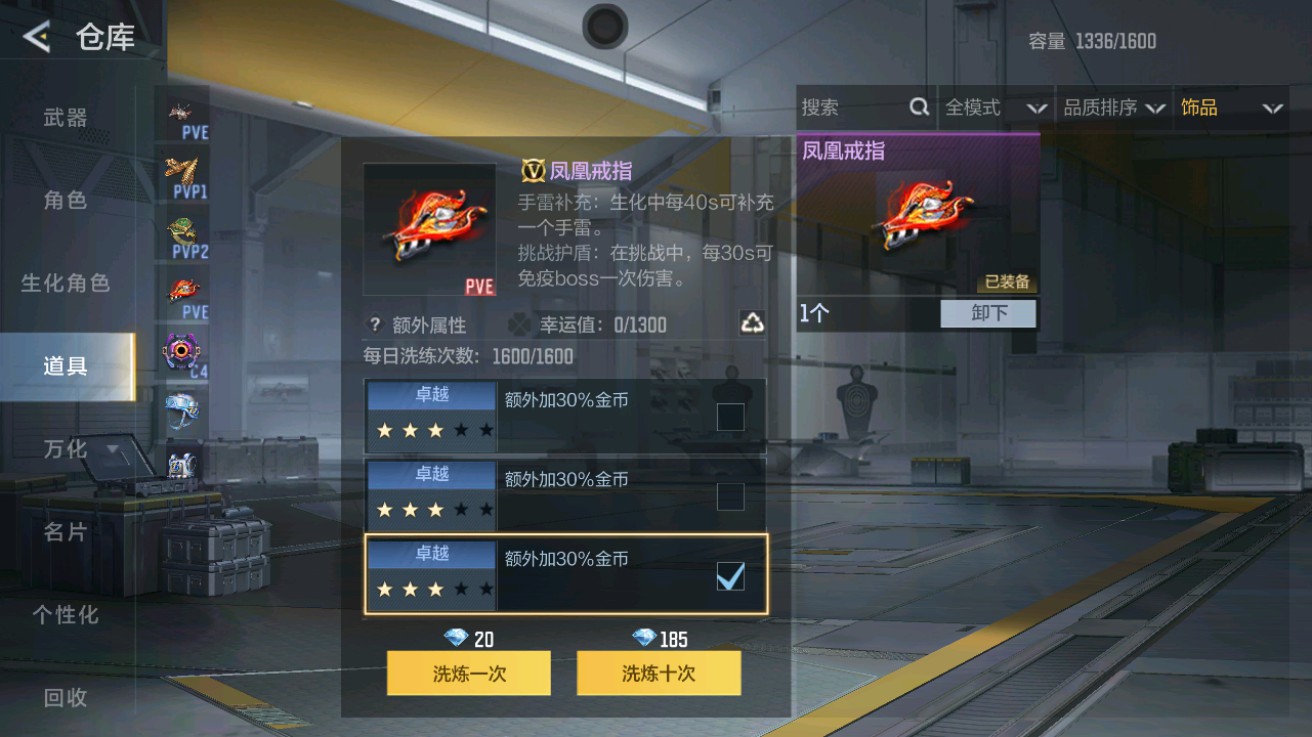This screenshot has width=1312, height=737.
Task: Open the 名片 section in sidebar
Action: [x=64, y=531]
